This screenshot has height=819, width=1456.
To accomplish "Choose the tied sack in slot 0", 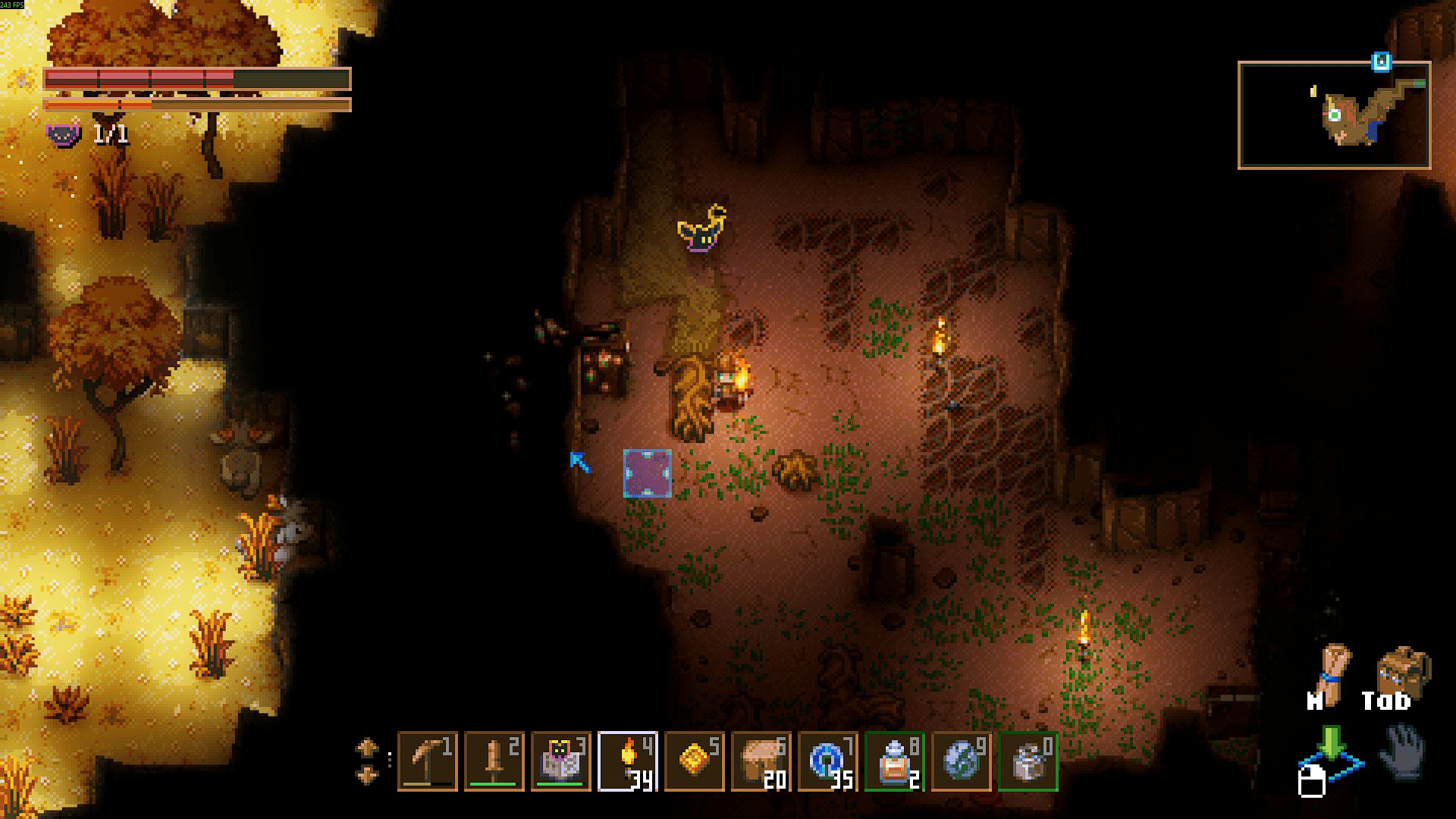I will pyautogui.click(x=1028, y=761).
